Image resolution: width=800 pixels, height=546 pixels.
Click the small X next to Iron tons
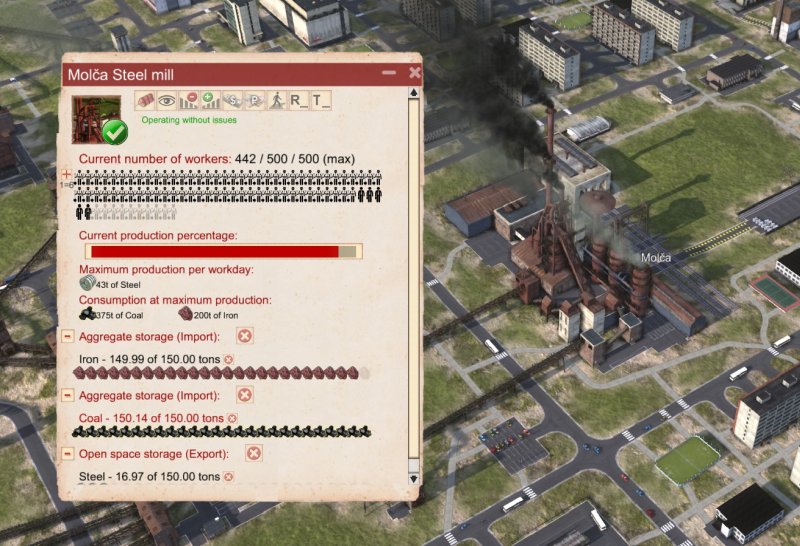(228, 359)
